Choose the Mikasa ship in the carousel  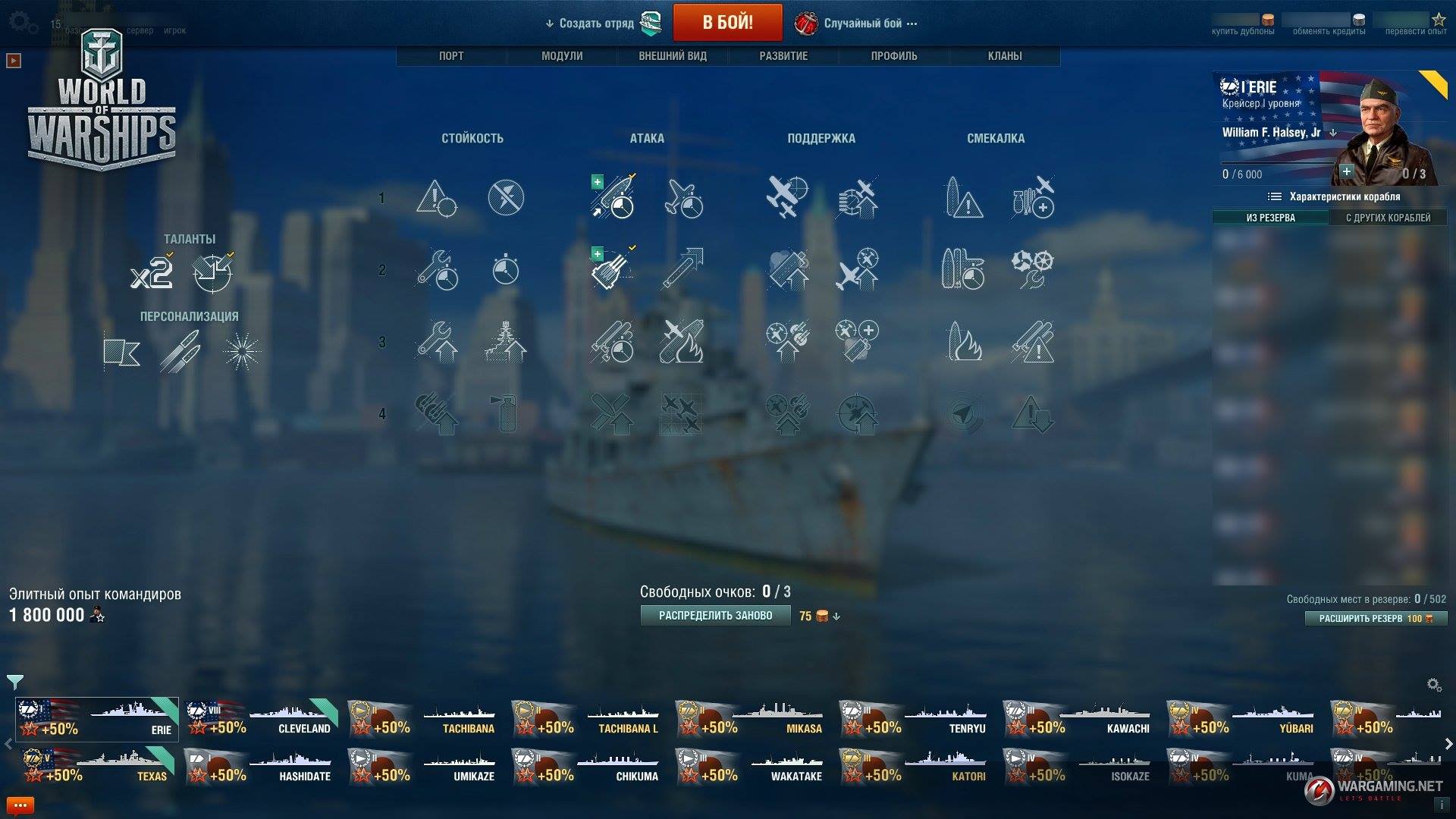point(751,719)
